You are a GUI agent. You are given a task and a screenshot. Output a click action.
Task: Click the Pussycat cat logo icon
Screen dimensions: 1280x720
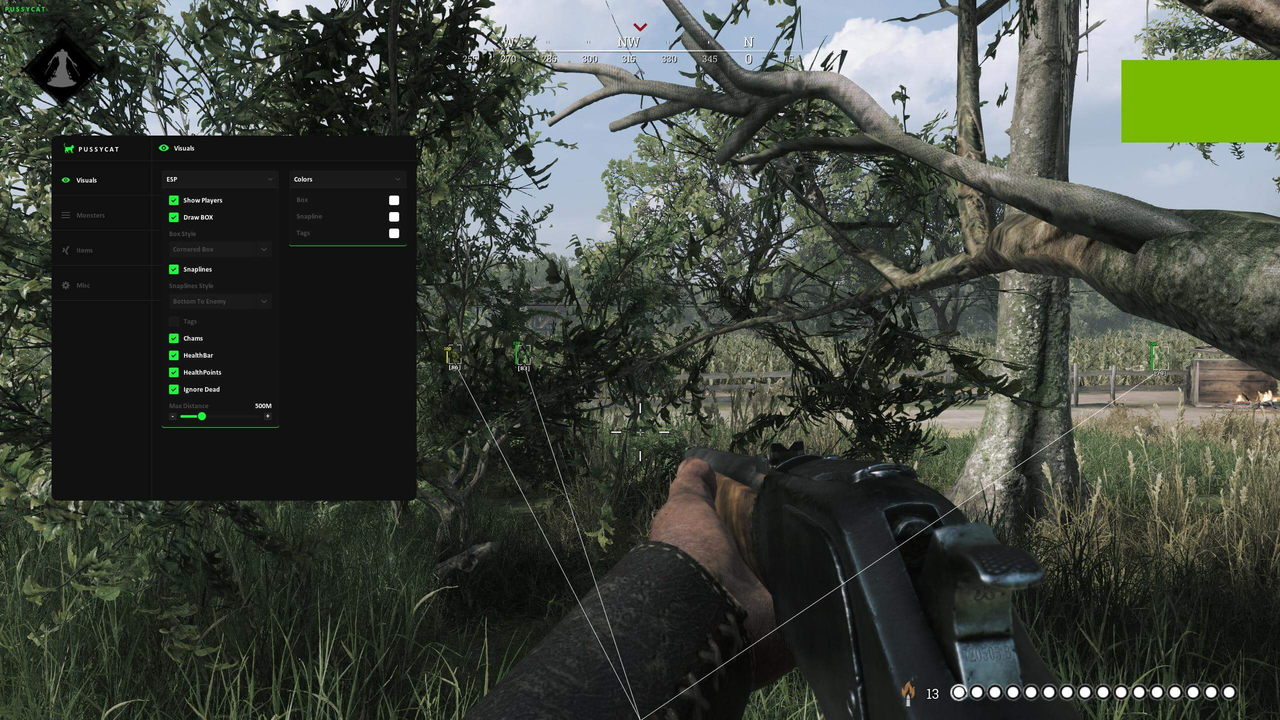pos(69,148)
